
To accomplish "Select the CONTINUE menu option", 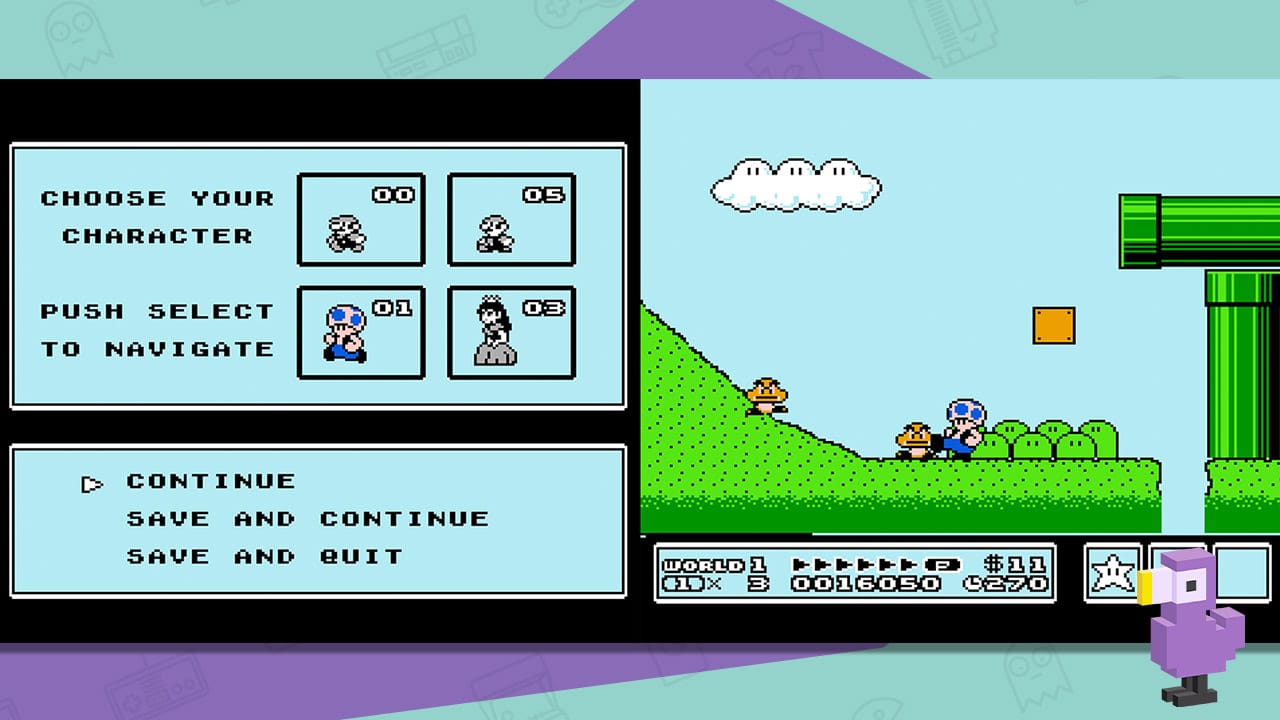I will click(211, 481).
